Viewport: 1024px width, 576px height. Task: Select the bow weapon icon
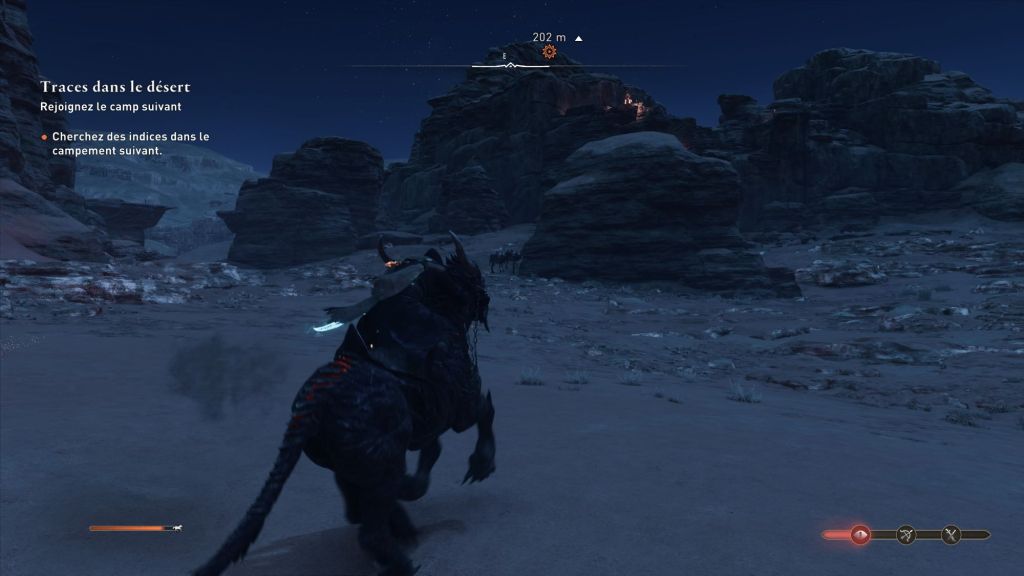pyautogui.click(x=906, y=535)
